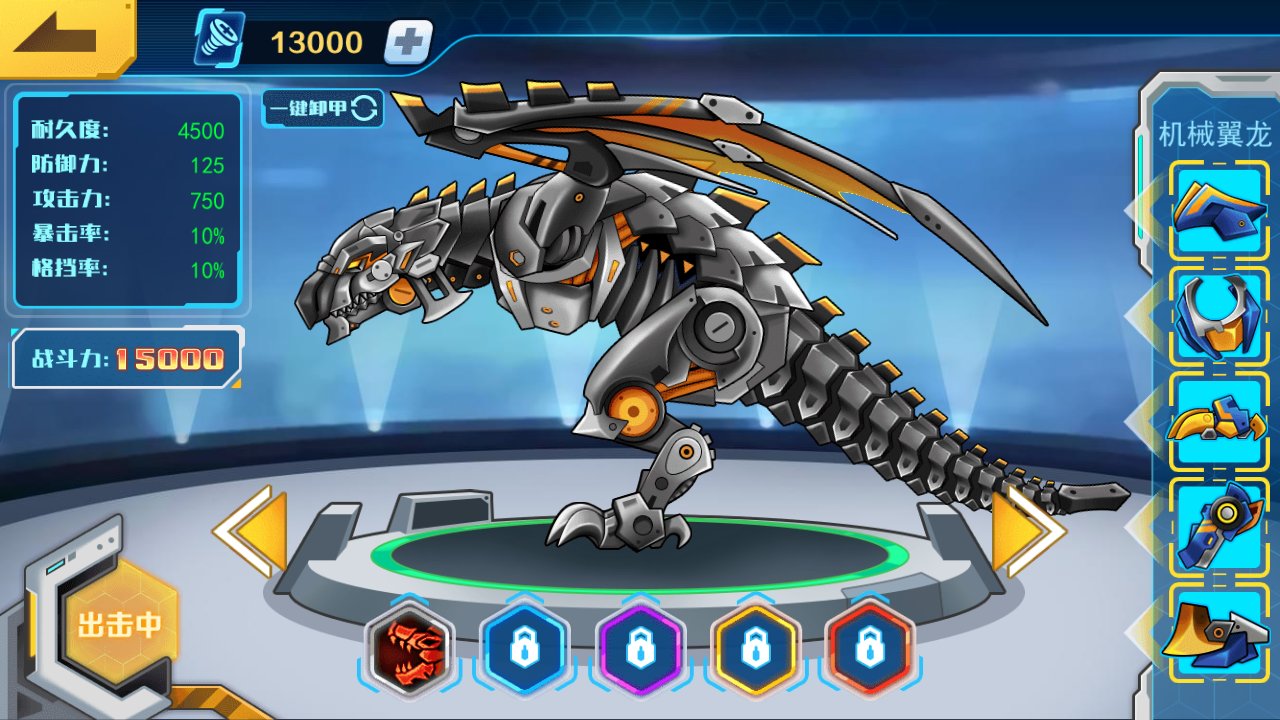Open the yellow locked skill slot
The width and height of the screenshot is (1280, 720).
point(755,649)
